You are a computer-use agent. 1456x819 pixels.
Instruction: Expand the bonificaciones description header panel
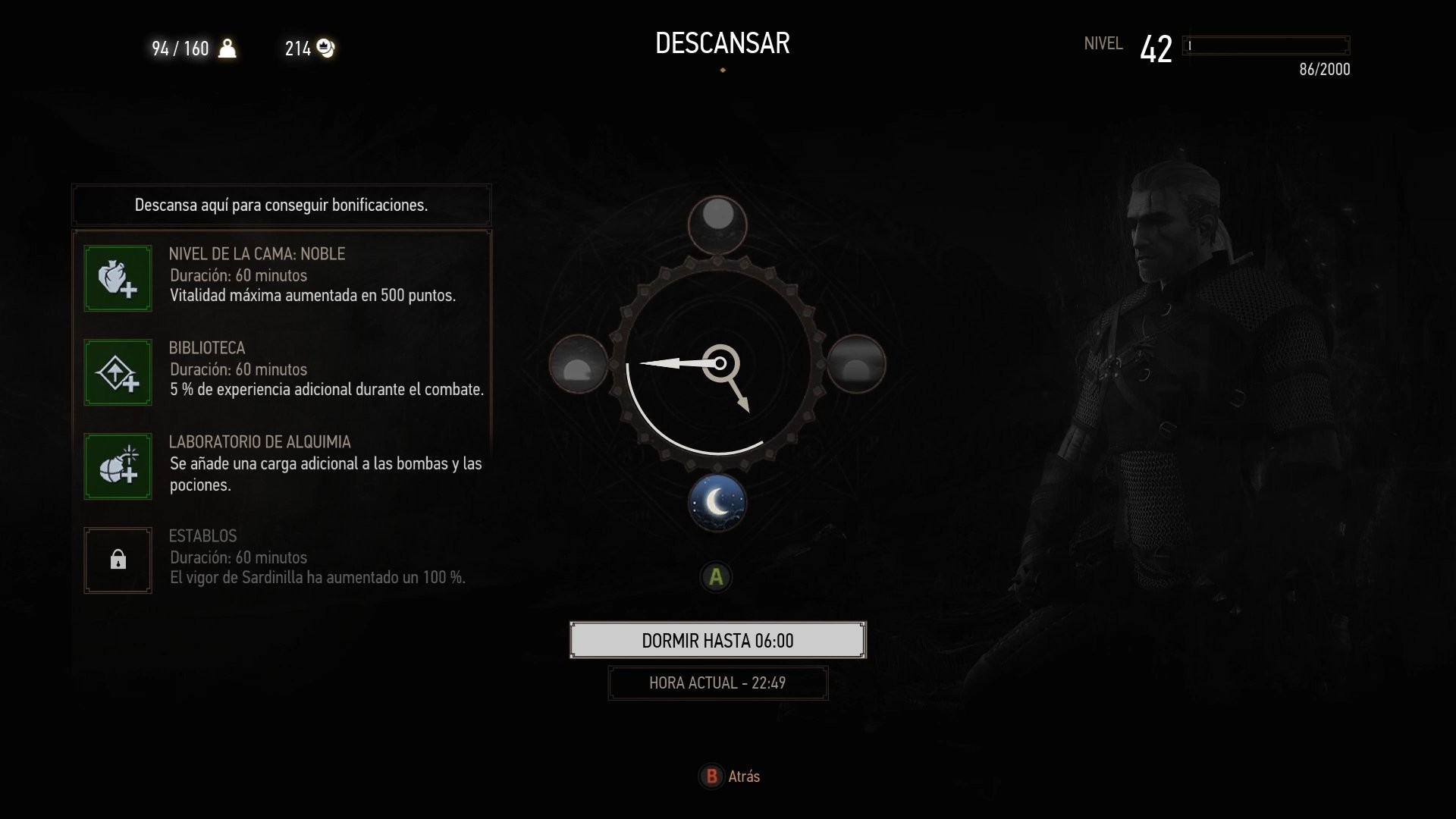[x=281, y=205]
